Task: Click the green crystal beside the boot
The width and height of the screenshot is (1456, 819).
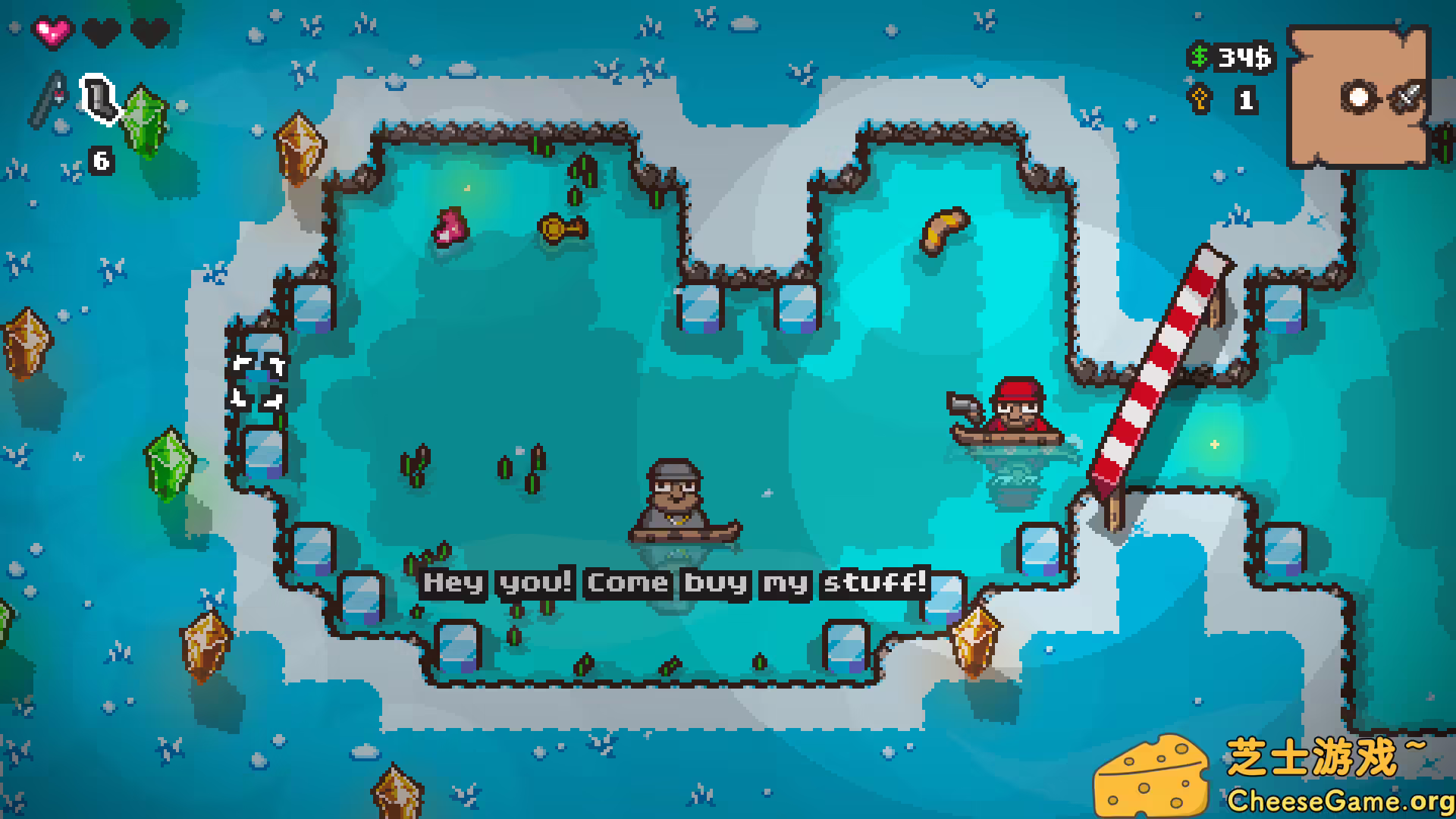Action: pyautogui.click(x=146, y=119)
